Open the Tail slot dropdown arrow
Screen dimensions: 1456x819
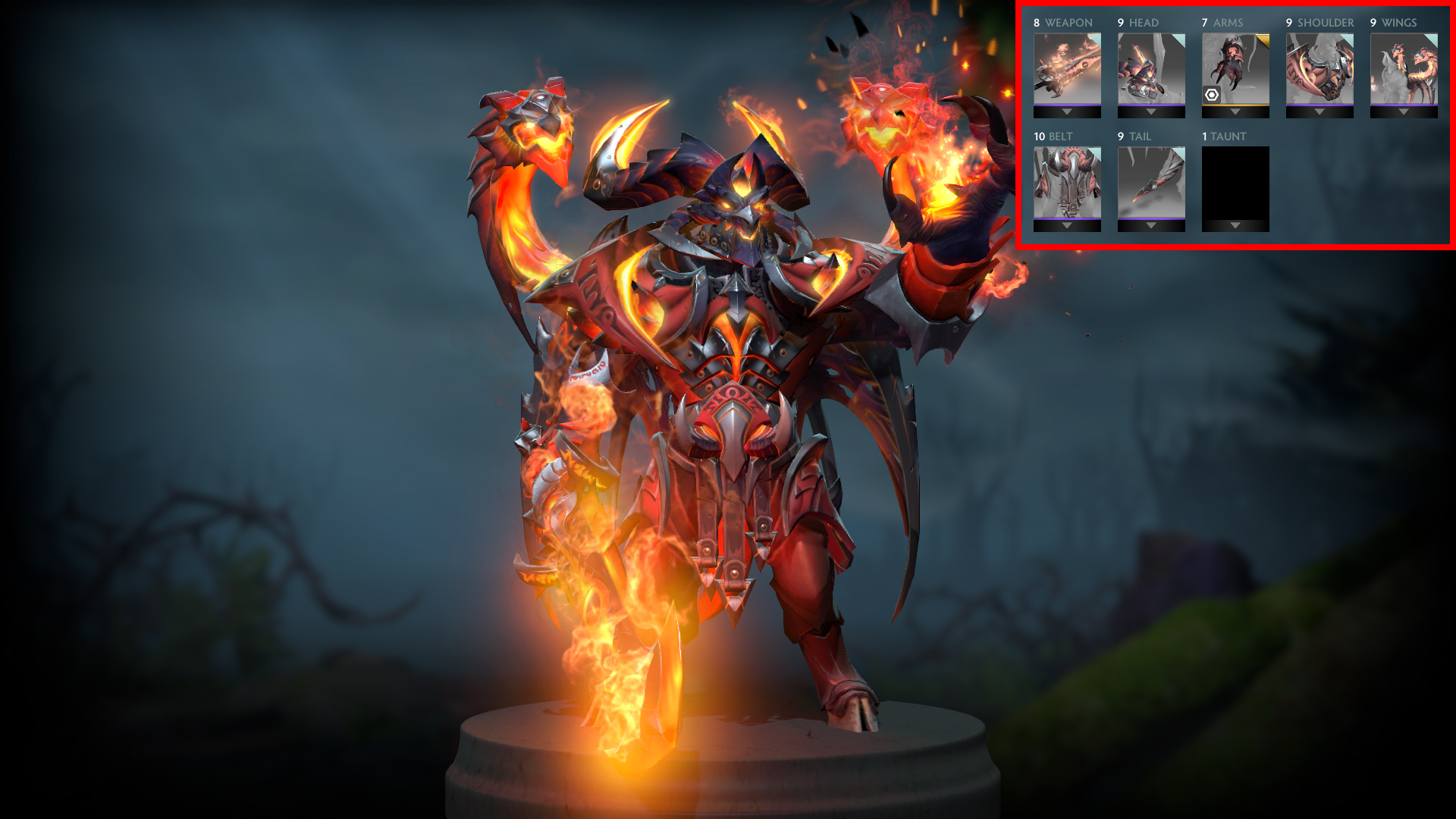pyautogui.click(x=1151, y=226)
